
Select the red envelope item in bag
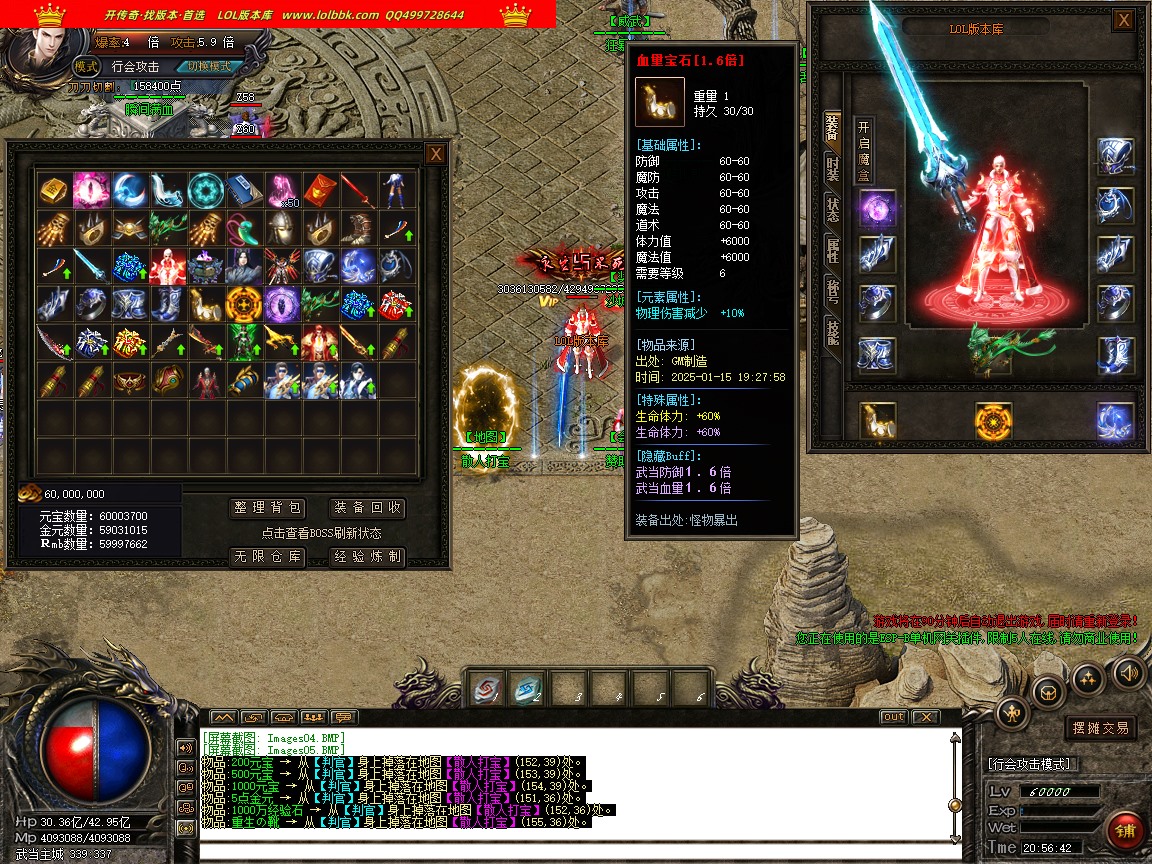coord(318,189)
